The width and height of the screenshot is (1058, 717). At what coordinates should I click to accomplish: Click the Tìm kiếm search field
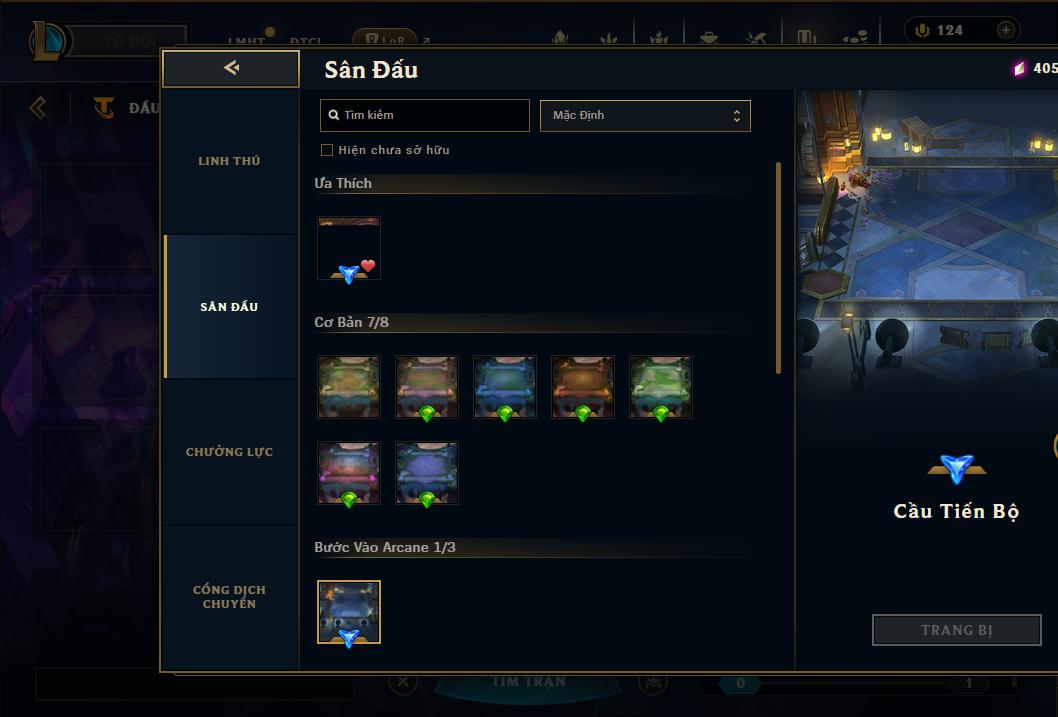coord(425,115)
